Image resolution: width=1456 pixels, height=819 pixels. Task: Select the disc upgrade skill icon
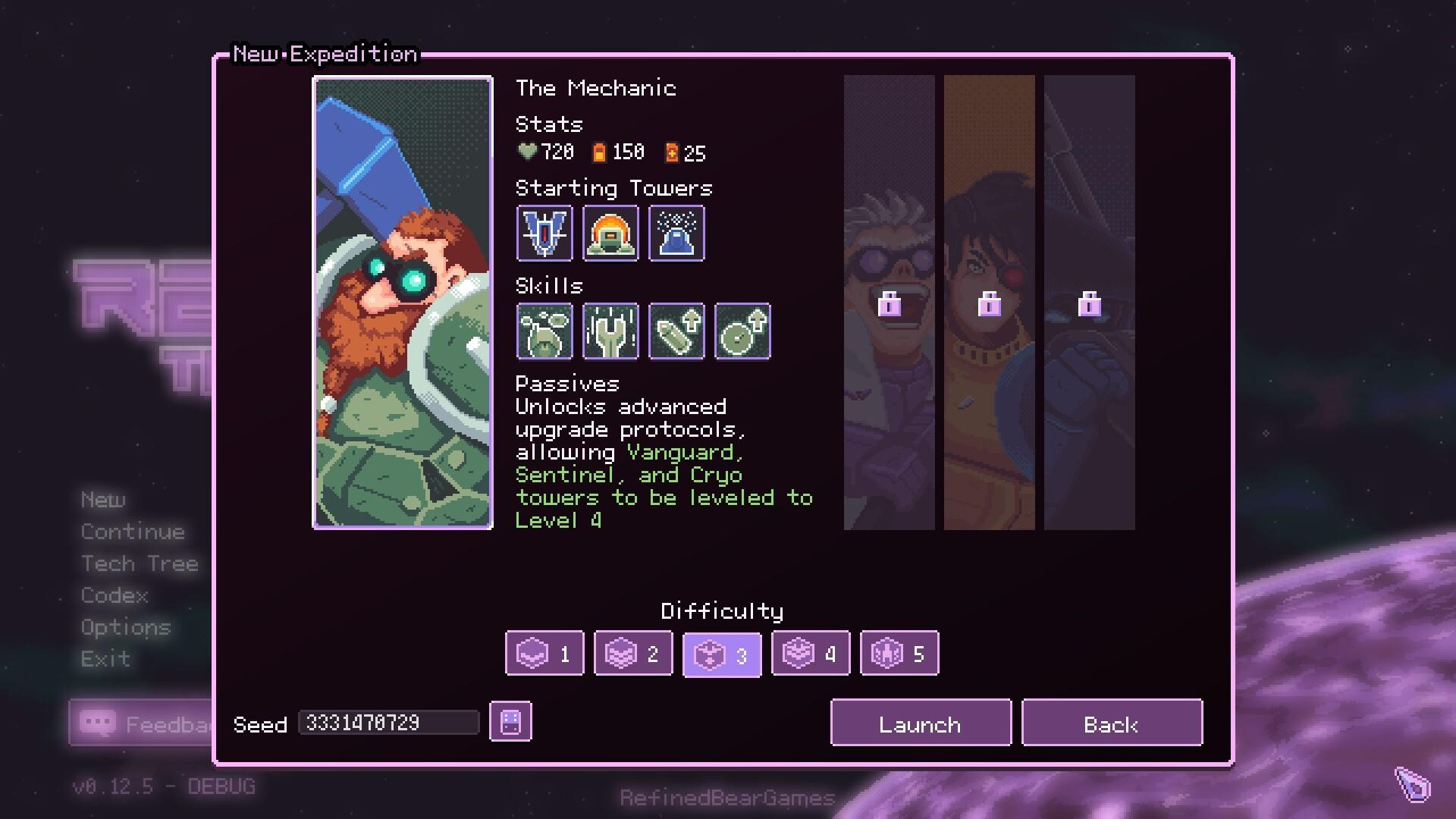742,331
